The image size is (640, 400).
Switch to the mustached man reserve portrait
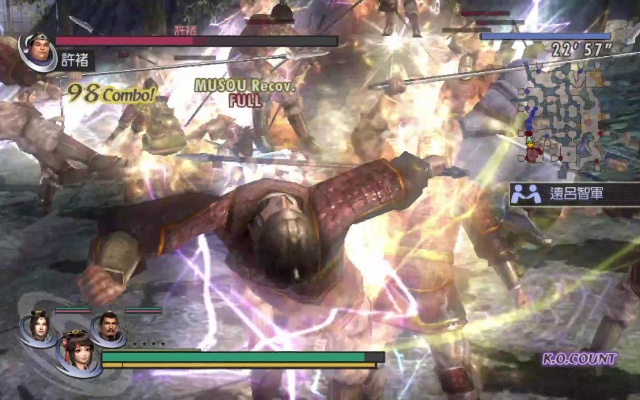[107, 326]
